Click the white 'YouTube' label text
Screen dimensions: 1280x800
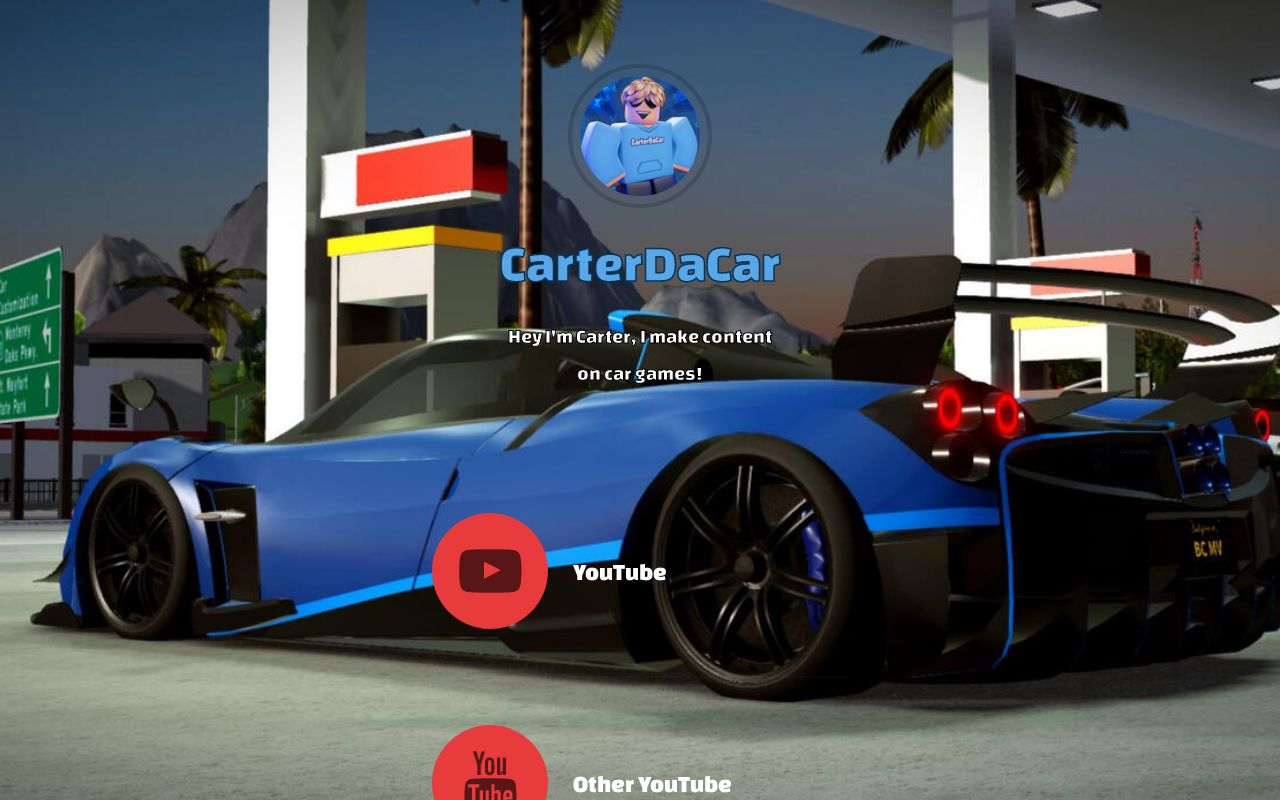[621, 572]
